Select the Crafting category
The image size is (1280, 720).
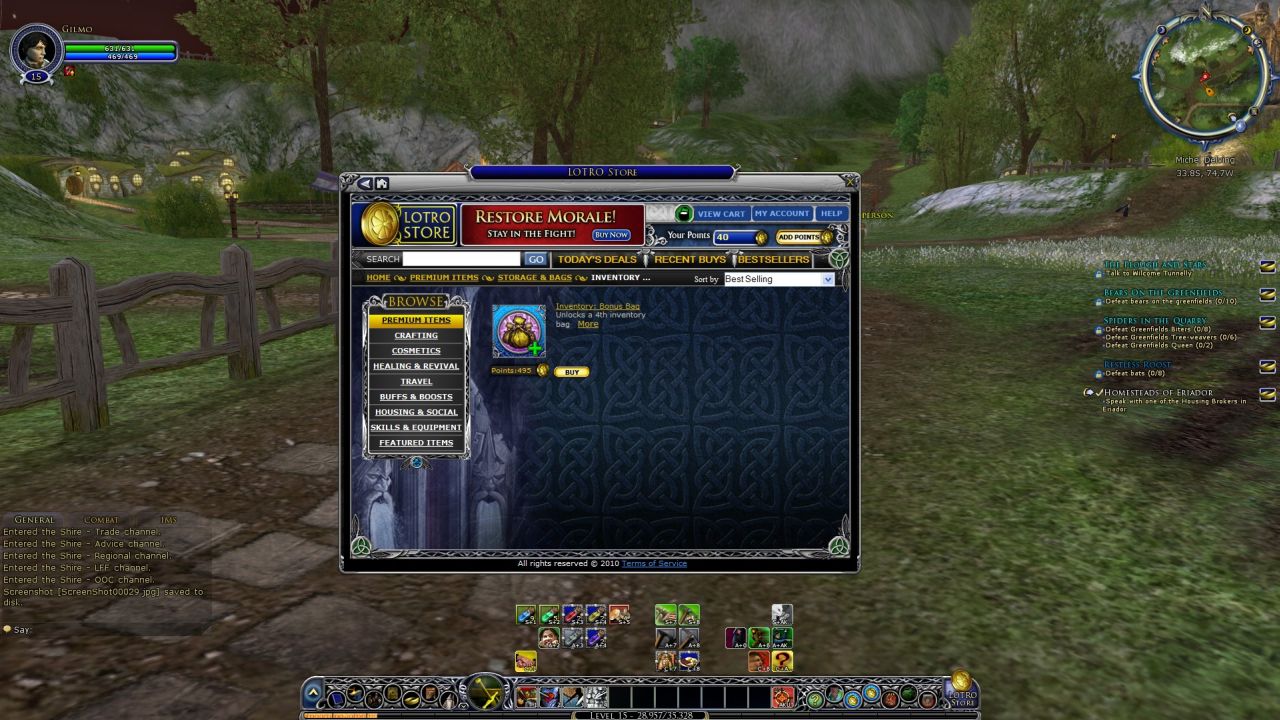[416, 336]
